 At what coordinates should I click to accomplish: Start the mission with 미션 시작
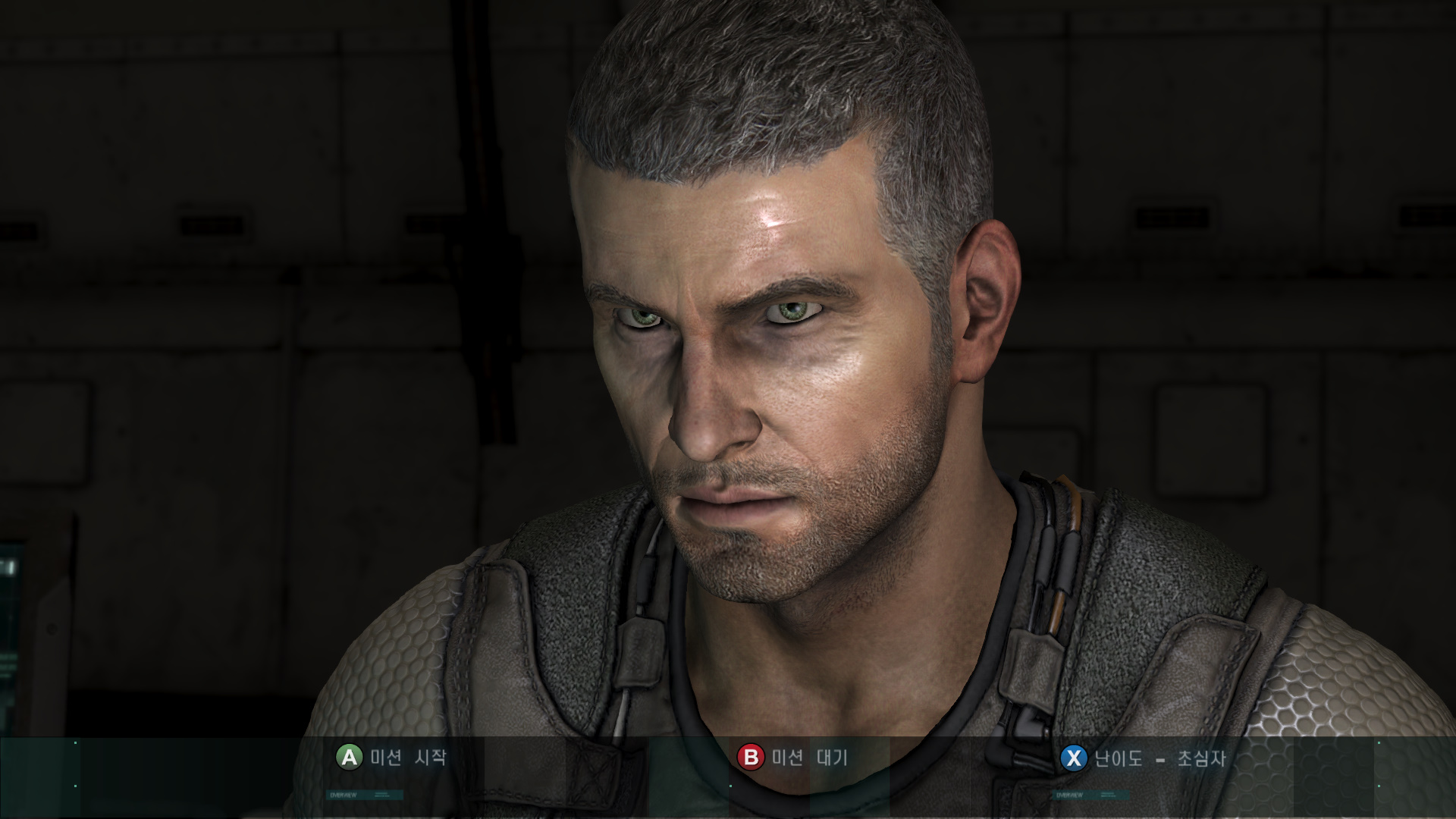391,758
